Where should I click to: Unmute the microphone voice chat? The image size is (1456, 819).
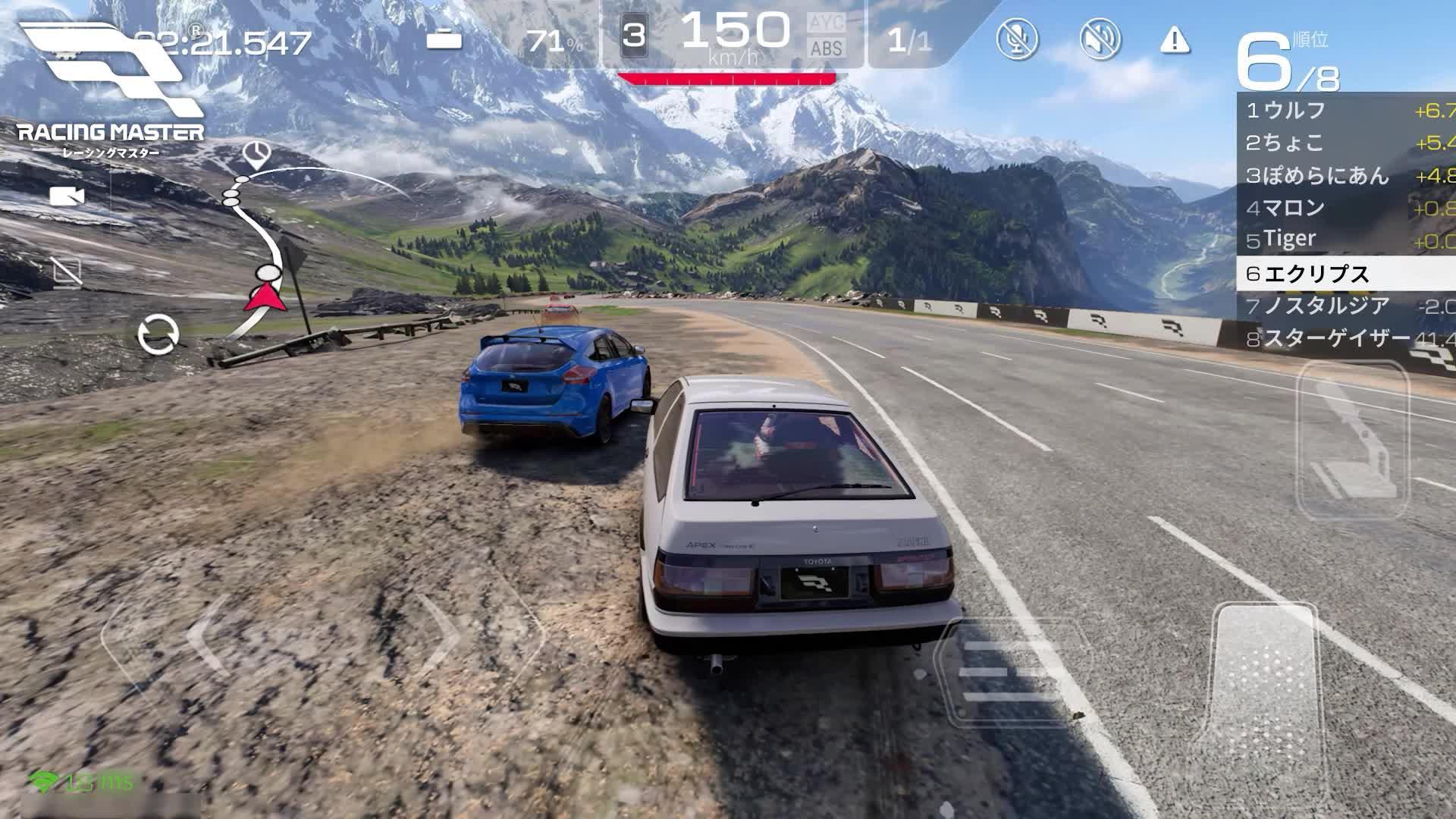click(1017, 38)
